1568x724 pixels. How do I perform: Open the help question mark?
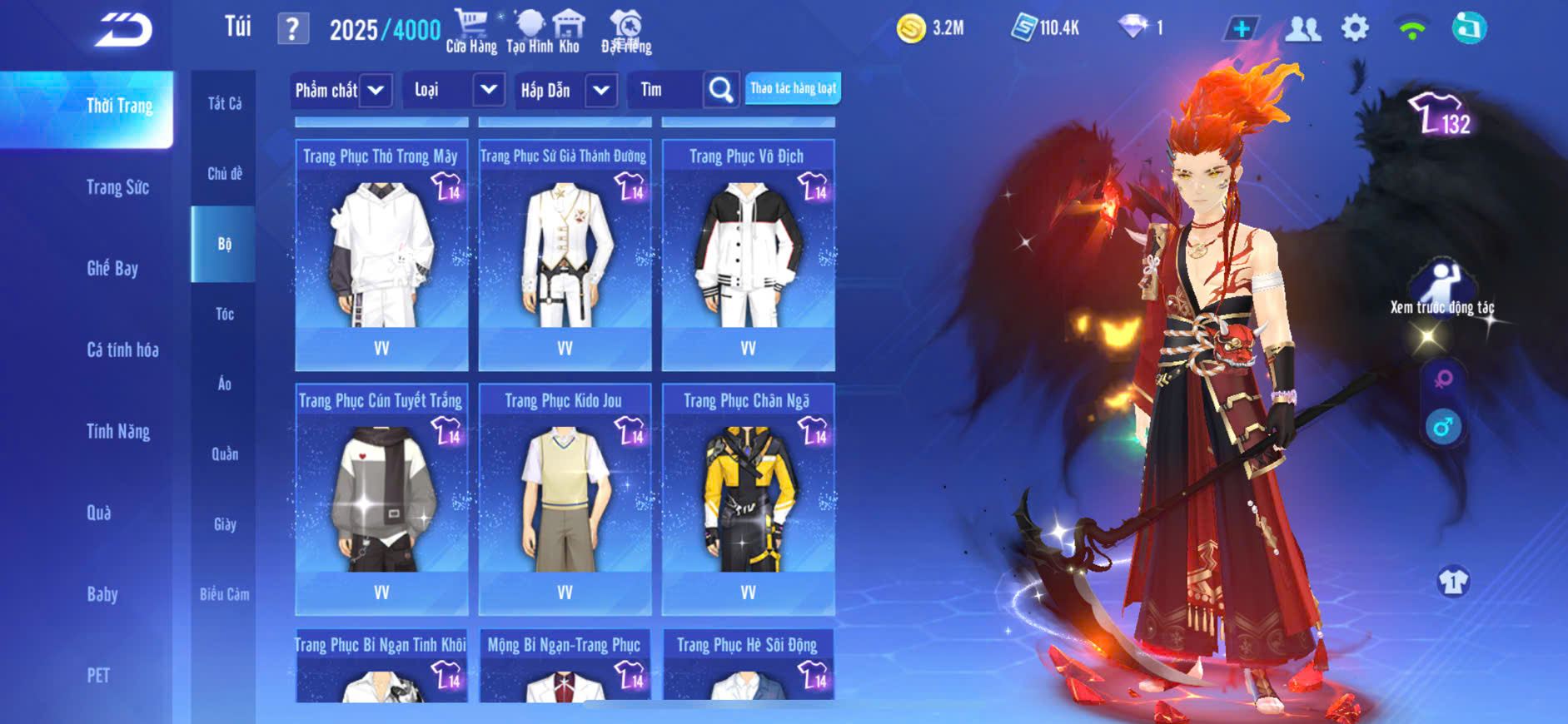[292, 30]
